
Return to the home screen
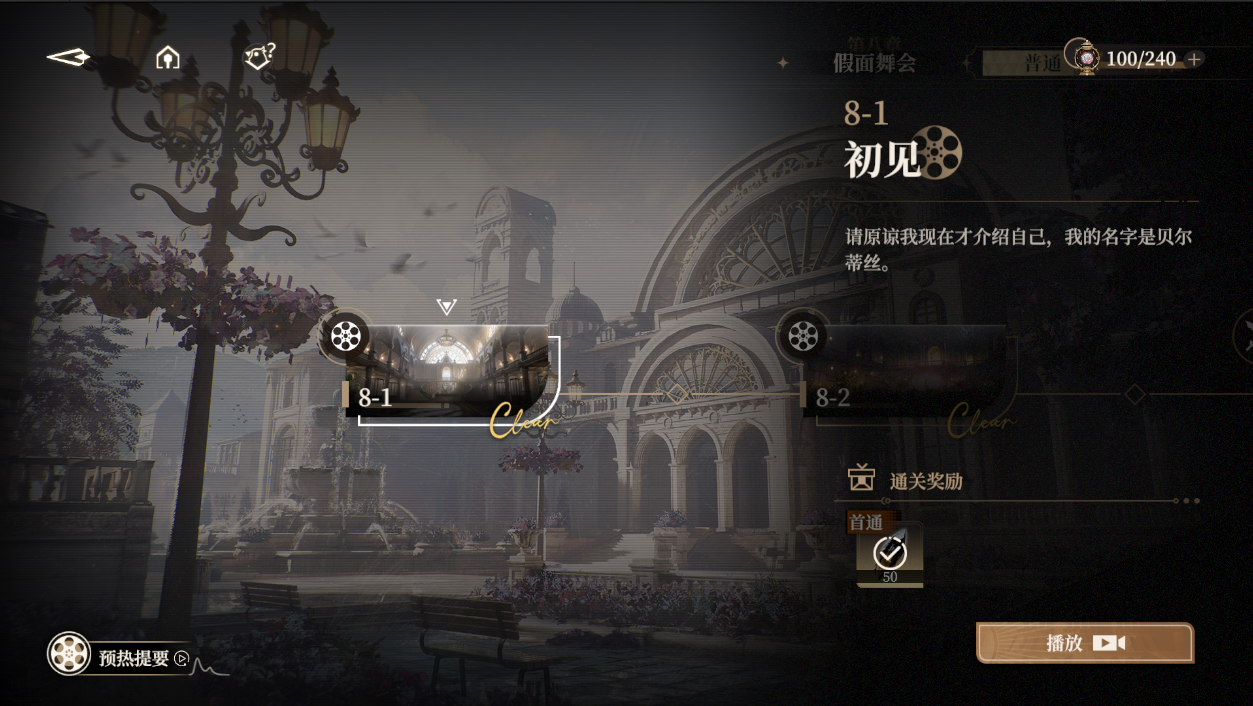(x=168, y=58)
